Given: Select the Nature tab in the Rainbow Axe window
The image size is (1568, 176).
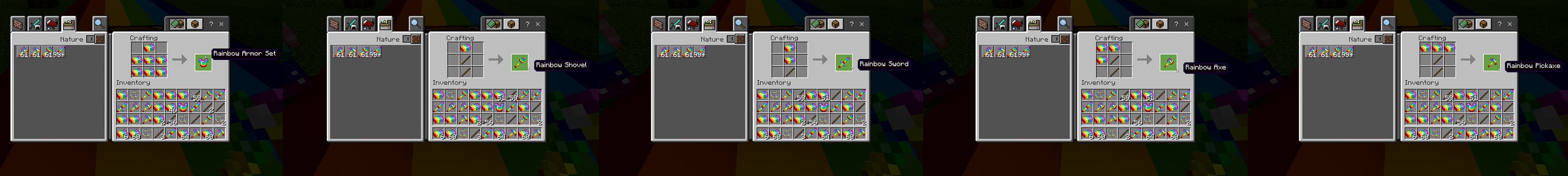Looking at the screenshot, I should coord(1033,24).
